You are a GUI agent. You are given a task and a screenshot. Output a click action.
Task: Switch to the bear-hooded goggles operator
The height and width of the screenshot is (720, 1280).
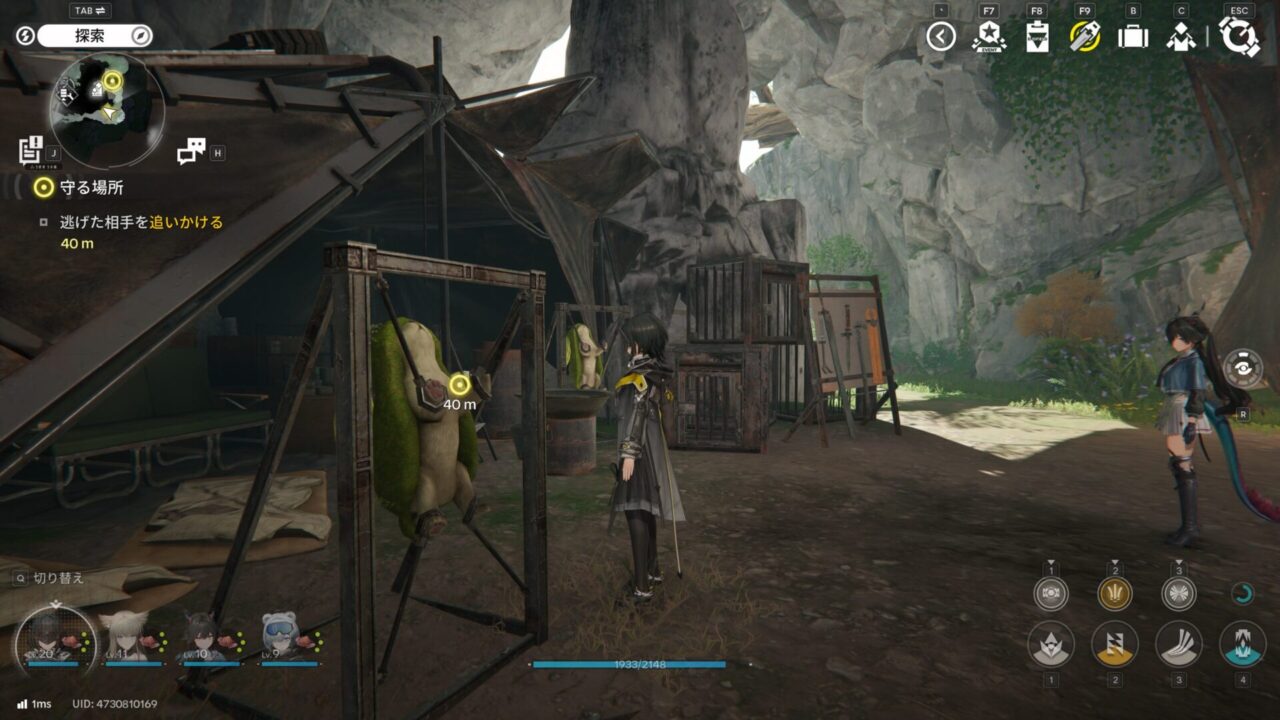tap(284, 637)
